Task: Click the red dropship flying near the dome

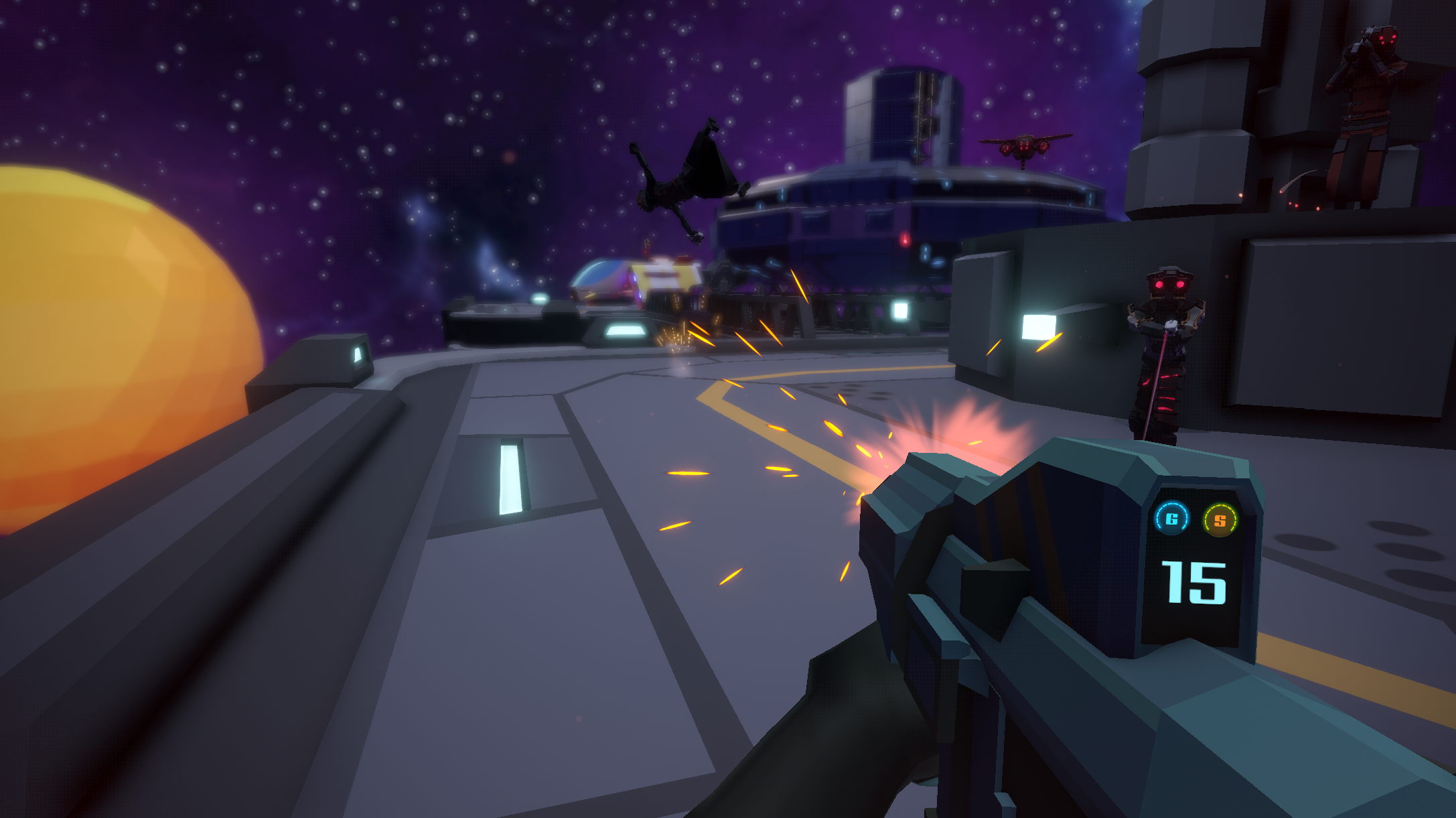Action: (x=1025, y=146)
